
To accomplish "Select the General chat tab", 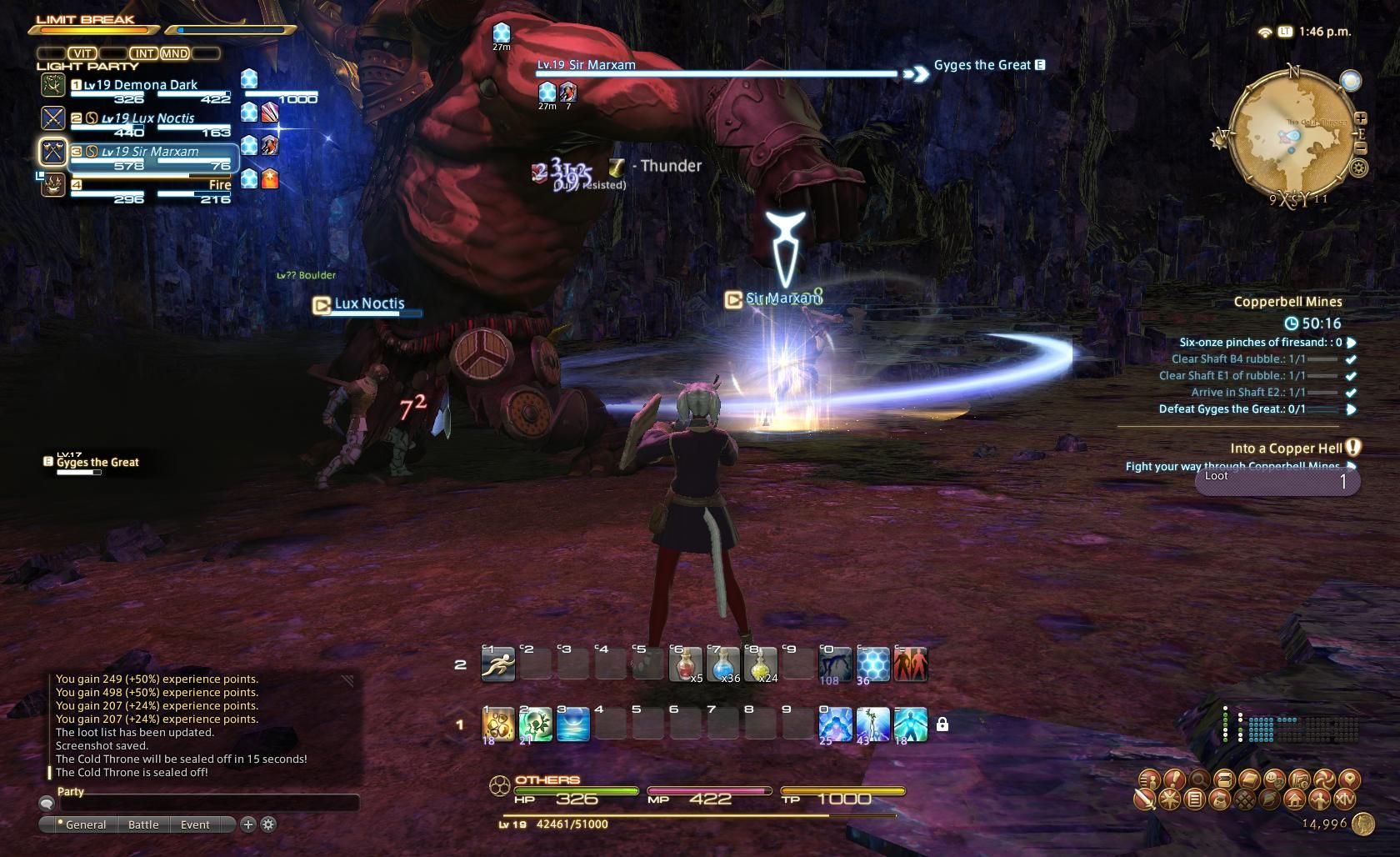I will [84, 824].
